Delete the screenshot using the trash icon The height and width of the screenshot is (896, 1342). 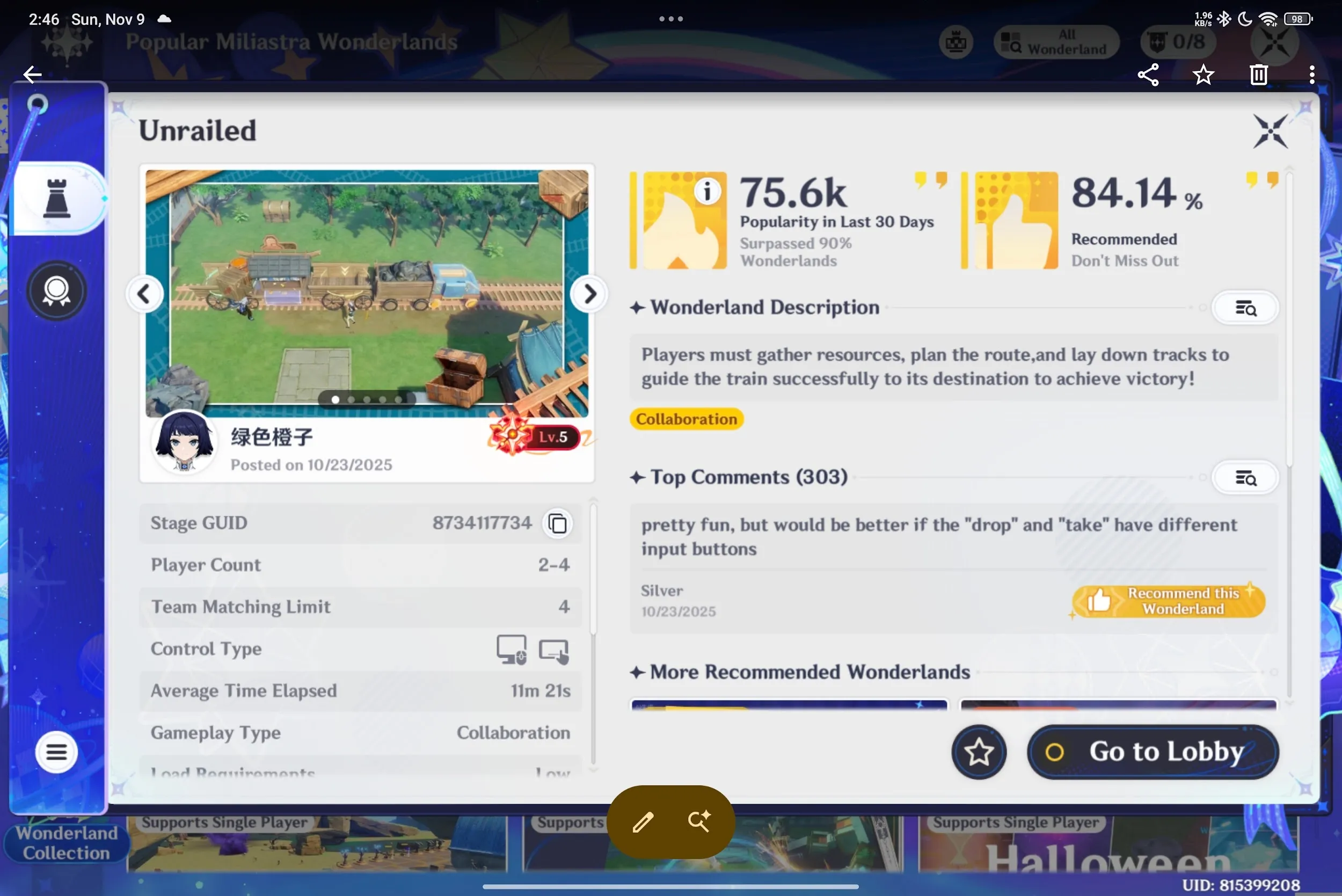pyautogui.click(x=1259, y=74)
